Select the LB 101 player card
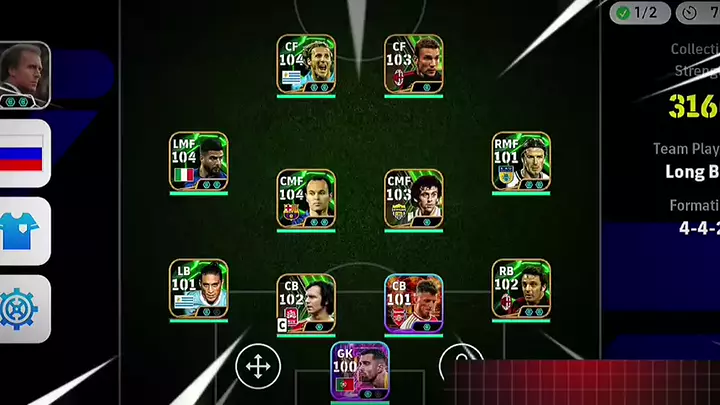Screen dimensions: 720x405 click(198, 289)
